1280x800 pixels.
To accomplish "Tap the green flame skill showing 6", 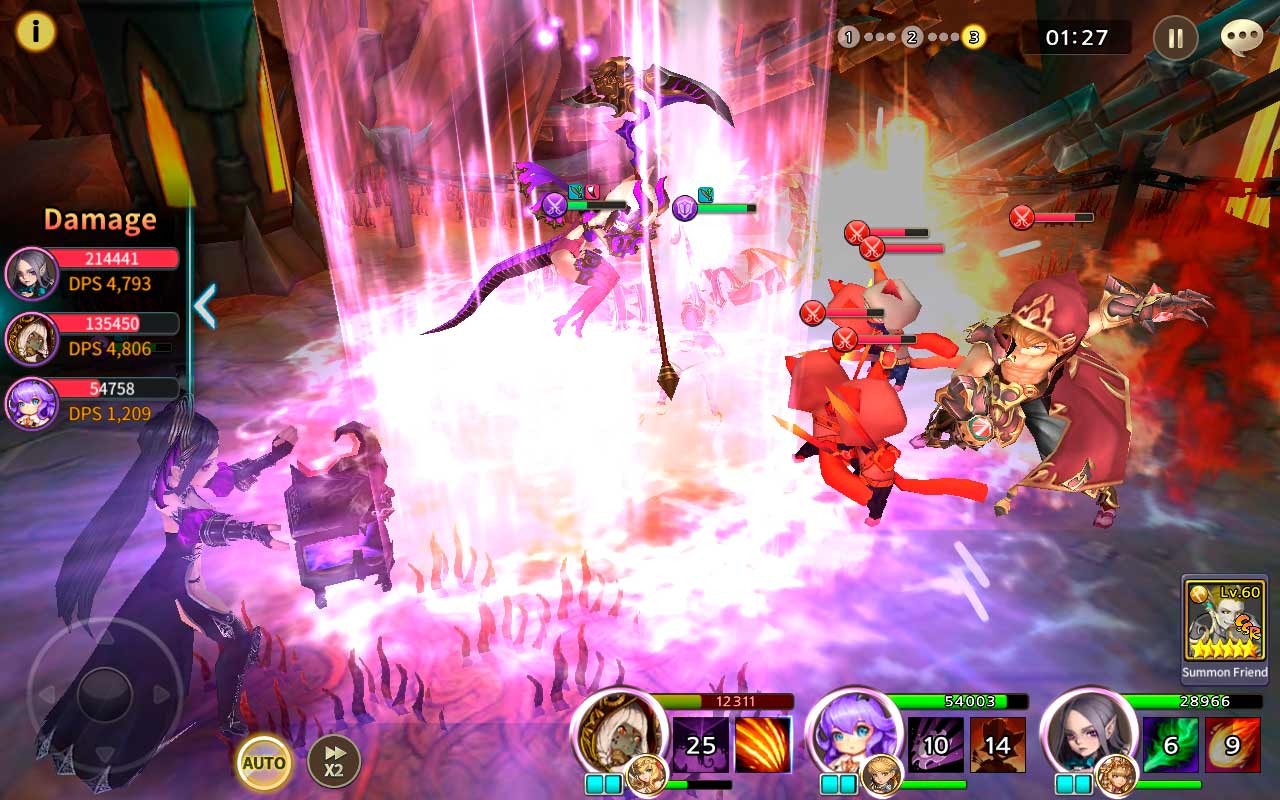I will (x=1171, y=745).
